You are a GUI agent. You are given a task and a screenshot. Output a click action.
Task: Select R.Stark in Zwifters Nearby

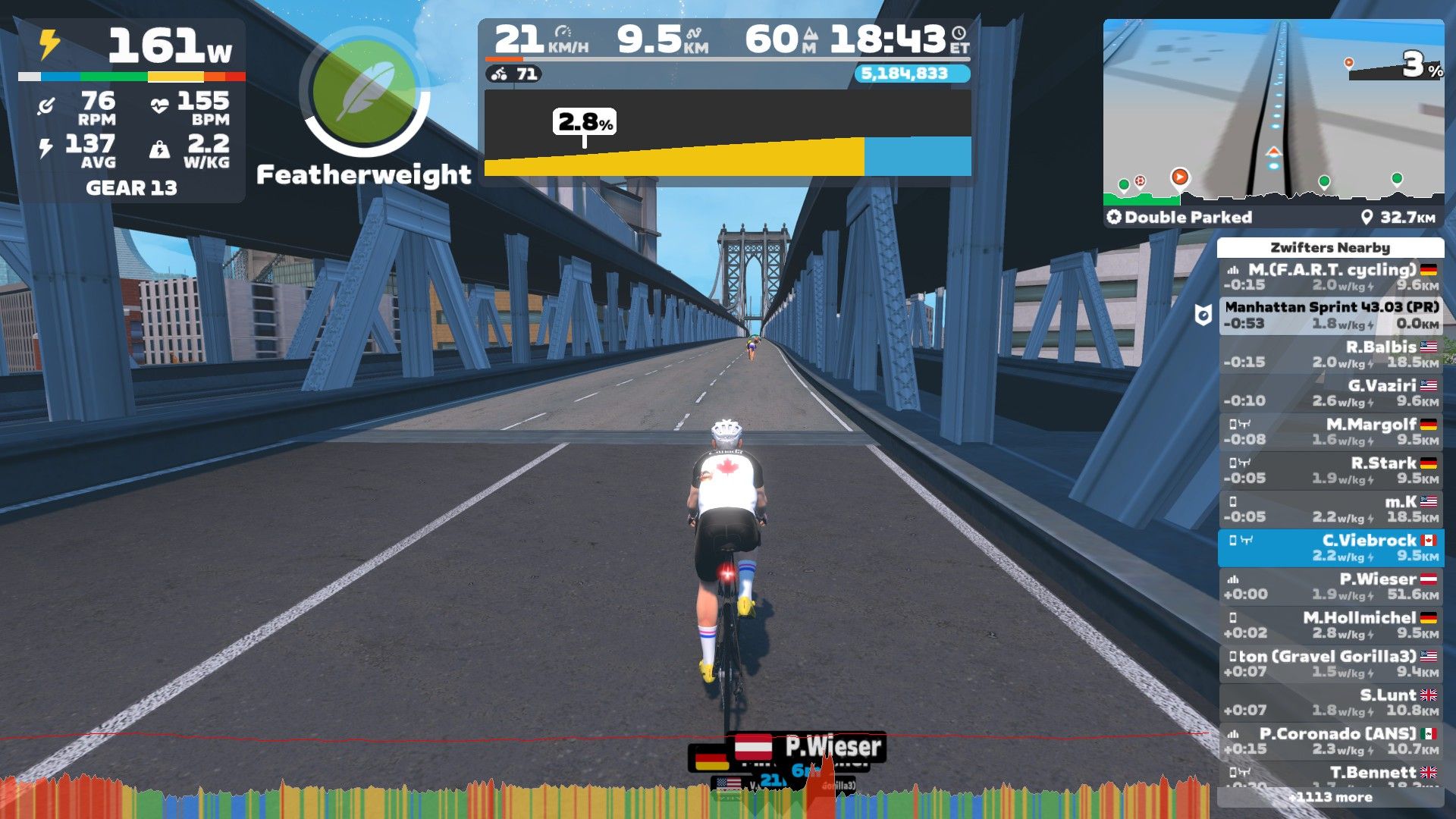pos(1331,470)
